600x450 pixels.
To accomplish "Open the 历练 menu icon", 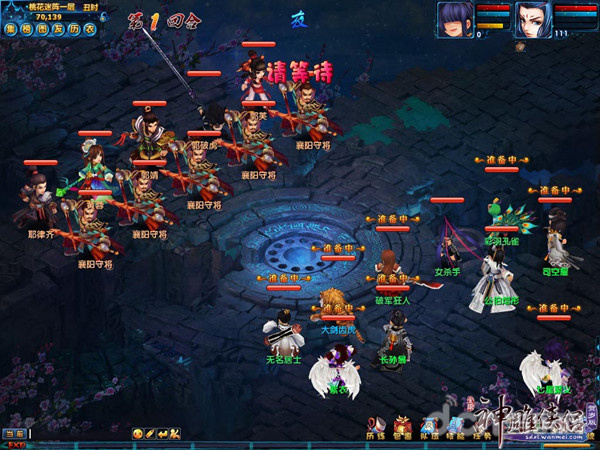I will (x=376, y=427).
